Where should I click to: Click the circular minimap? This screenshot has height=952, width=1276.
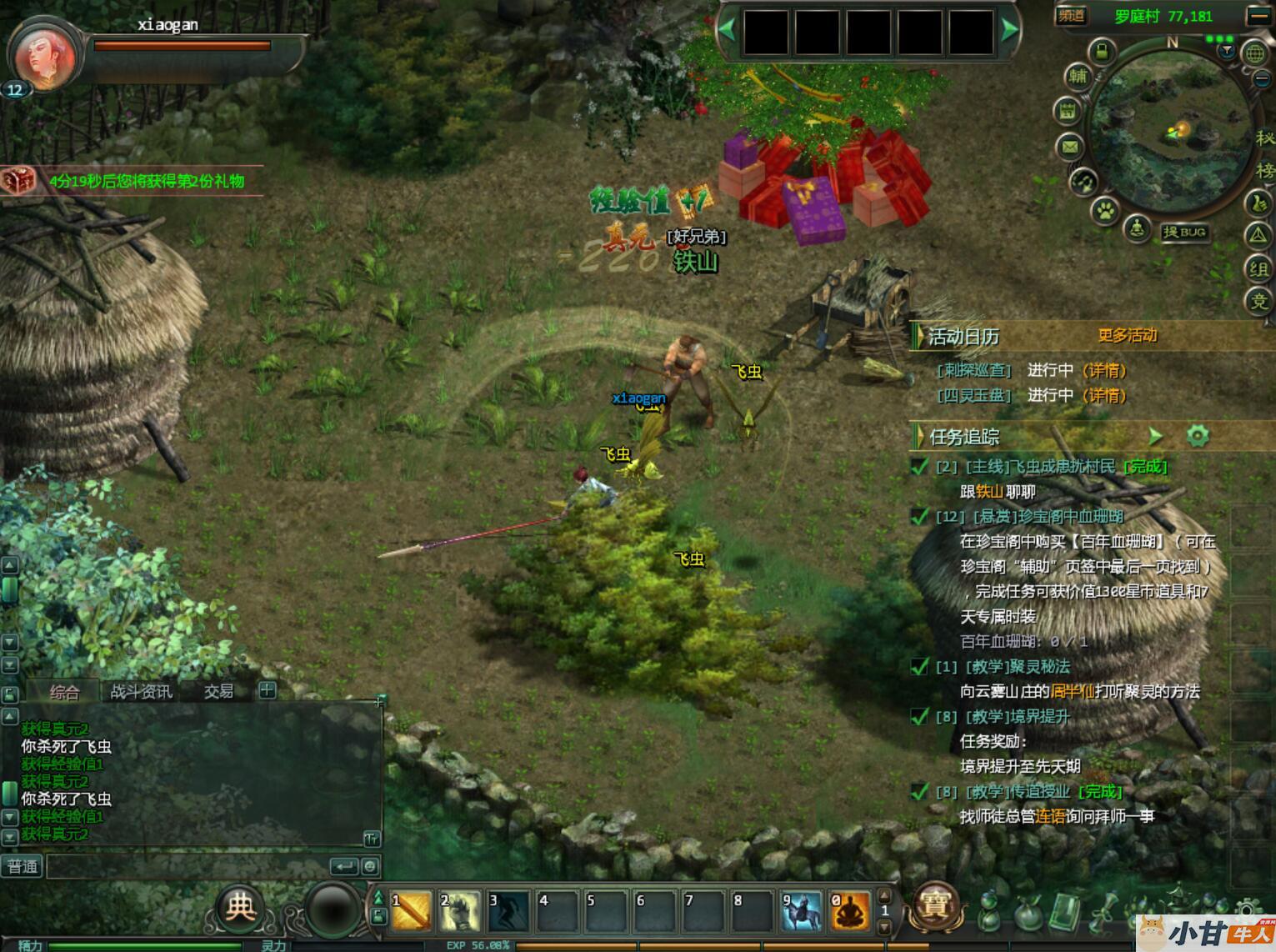[1169, 135]
